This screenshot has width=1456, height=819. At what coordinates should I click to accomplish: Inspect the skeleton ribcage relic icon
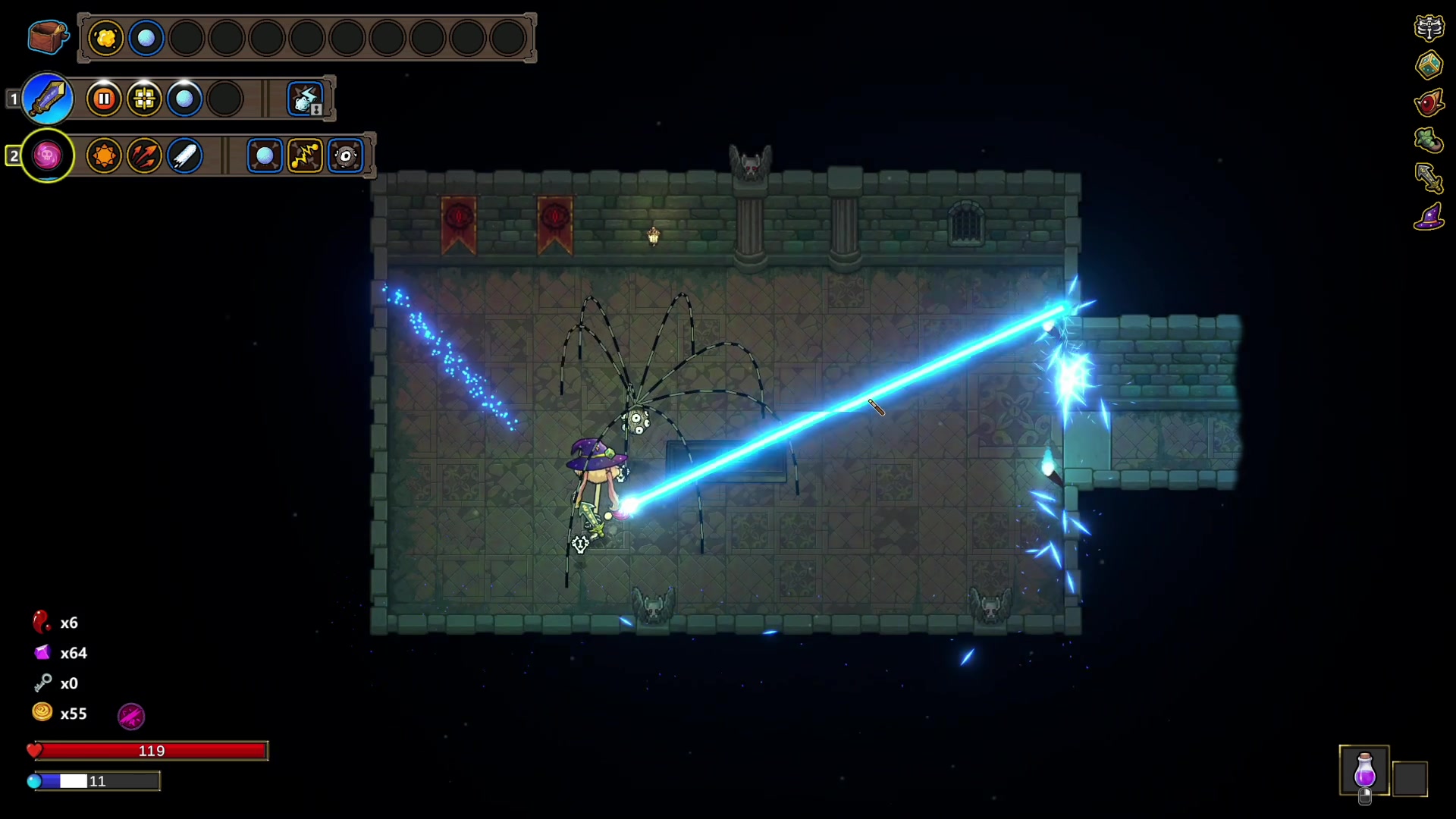(x=1429, y=28)
